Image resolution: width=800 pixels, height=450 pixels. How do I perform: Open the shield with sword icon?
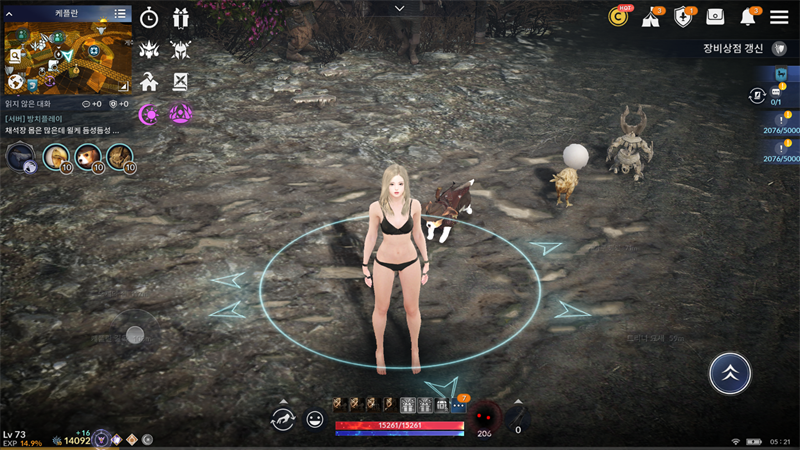pyautogui.click(x=683, y=17)
